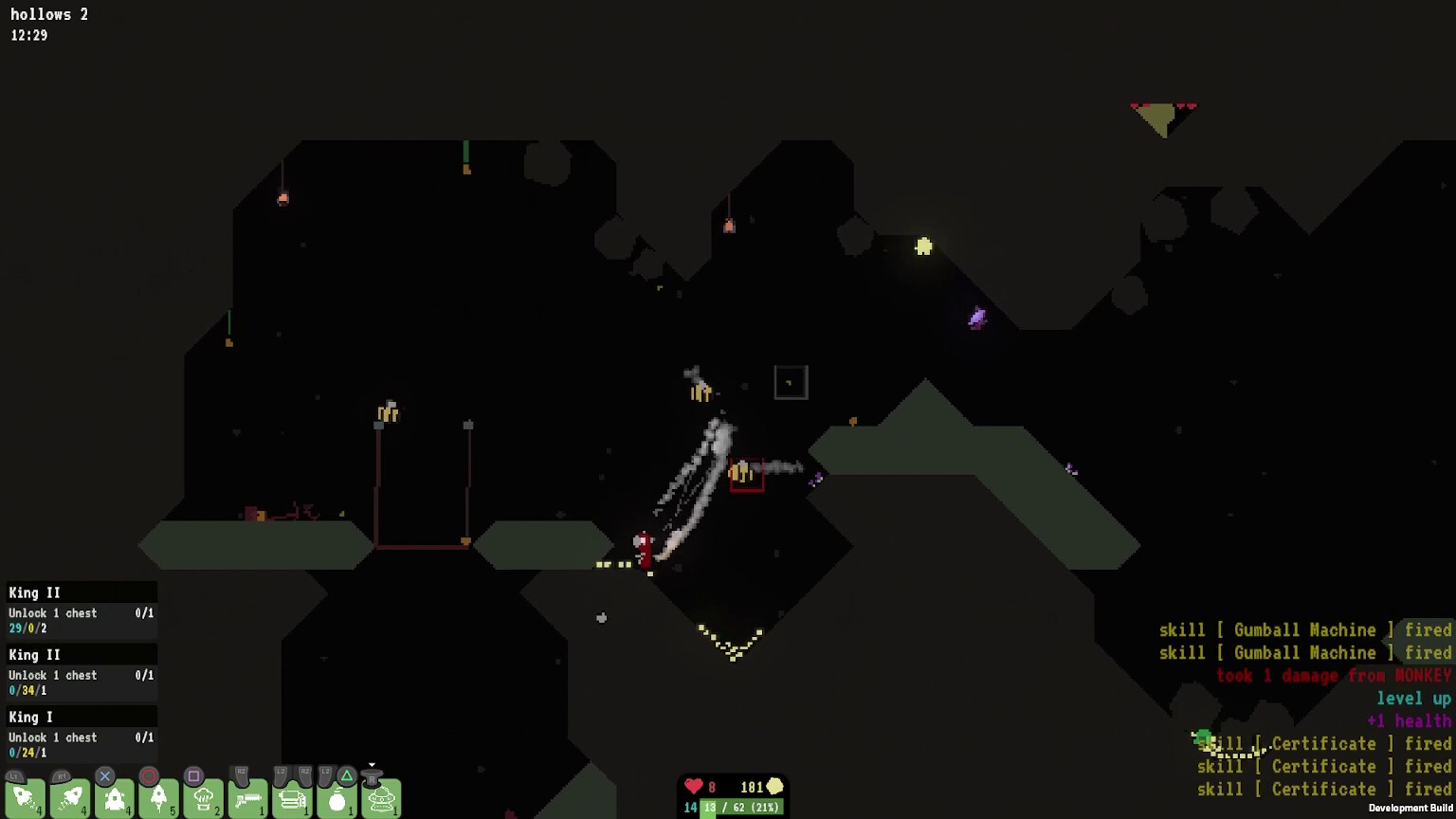Image resolution: width=1456 pixels, height=819 pixels.
Task: Expand the King I quest details
Action: pyautogui.click(x=81, y=718)
